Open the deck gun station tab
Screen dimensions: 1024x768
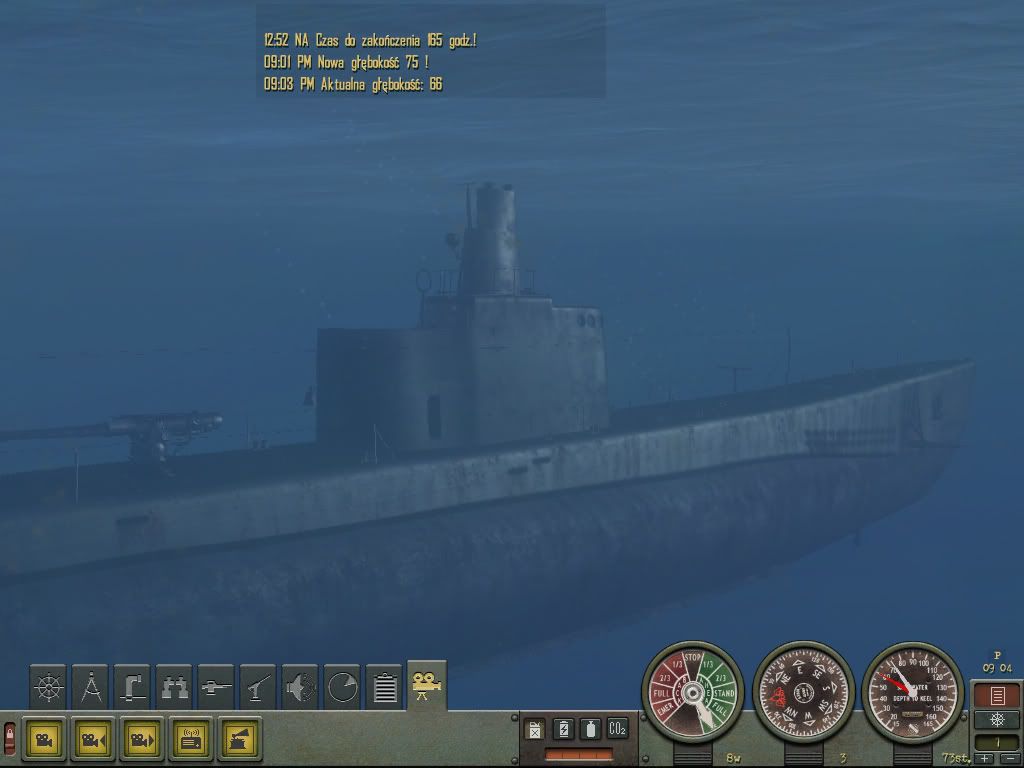(x=216, y=686)
